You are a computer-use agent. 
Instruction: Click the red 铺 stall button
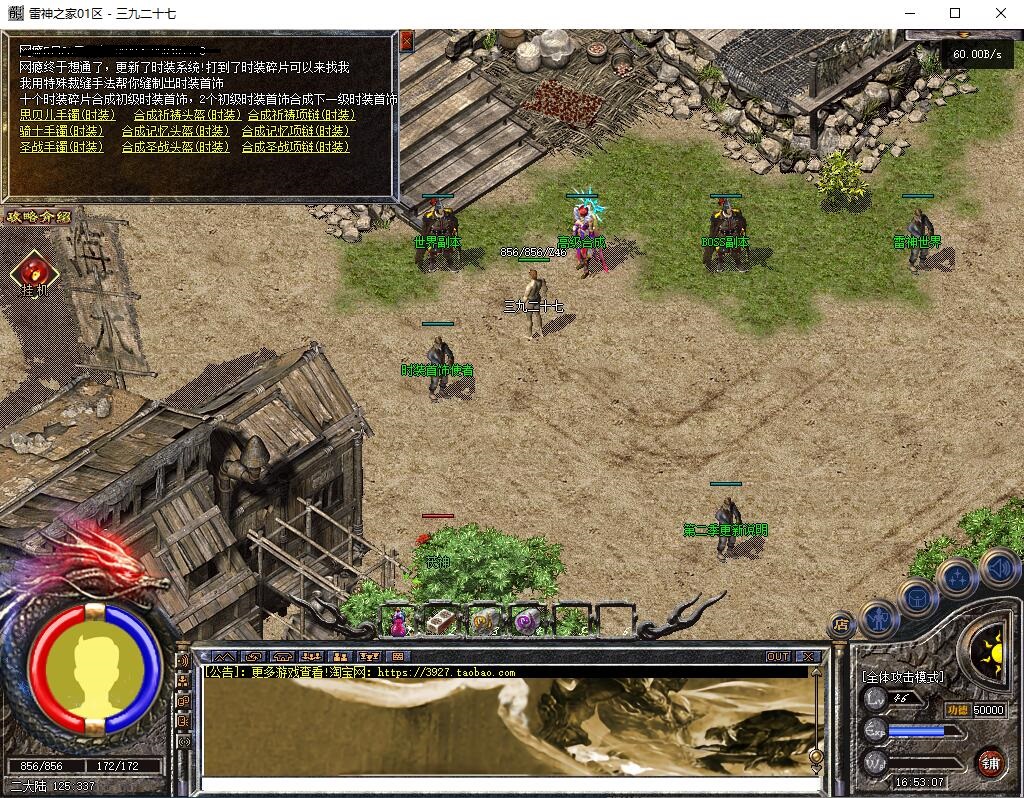(991, 761)
